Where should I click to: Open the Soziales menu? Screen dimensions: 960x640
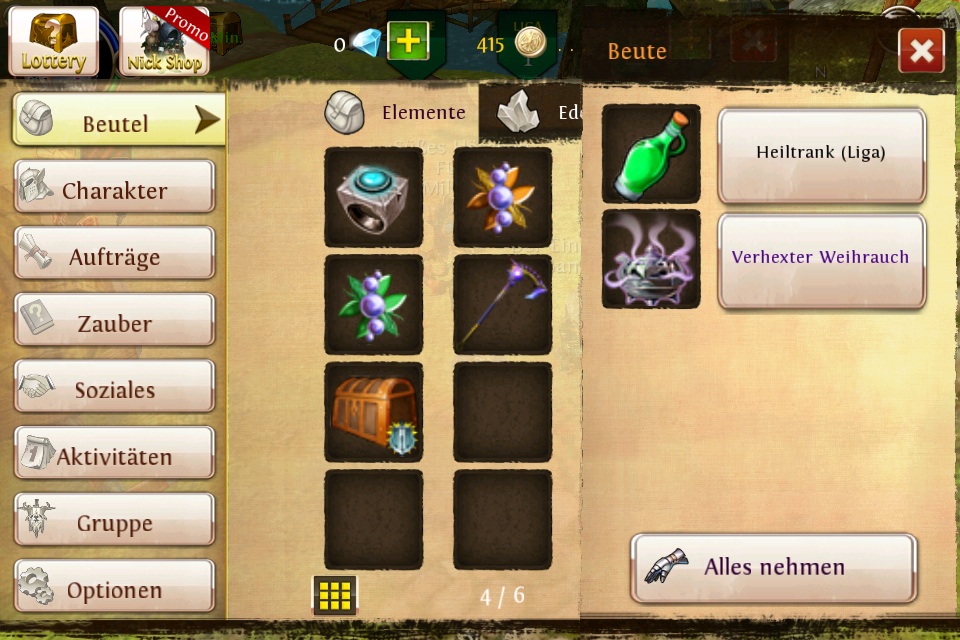click(114, 387)
